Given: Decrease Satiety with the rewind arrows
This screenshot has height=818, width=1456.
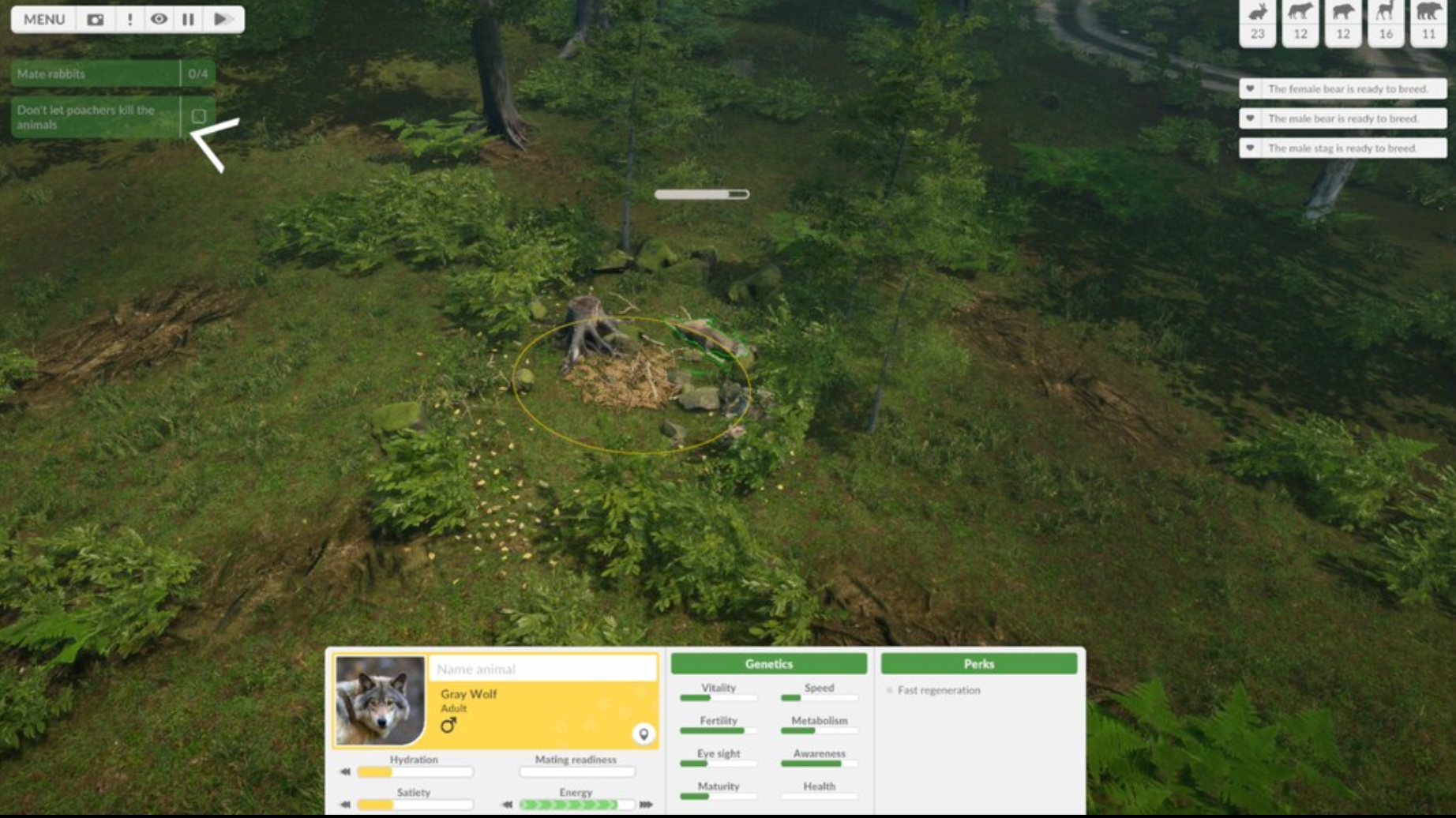Looking at the screenshot, I should pyautogui.click(x=346, y=803).
